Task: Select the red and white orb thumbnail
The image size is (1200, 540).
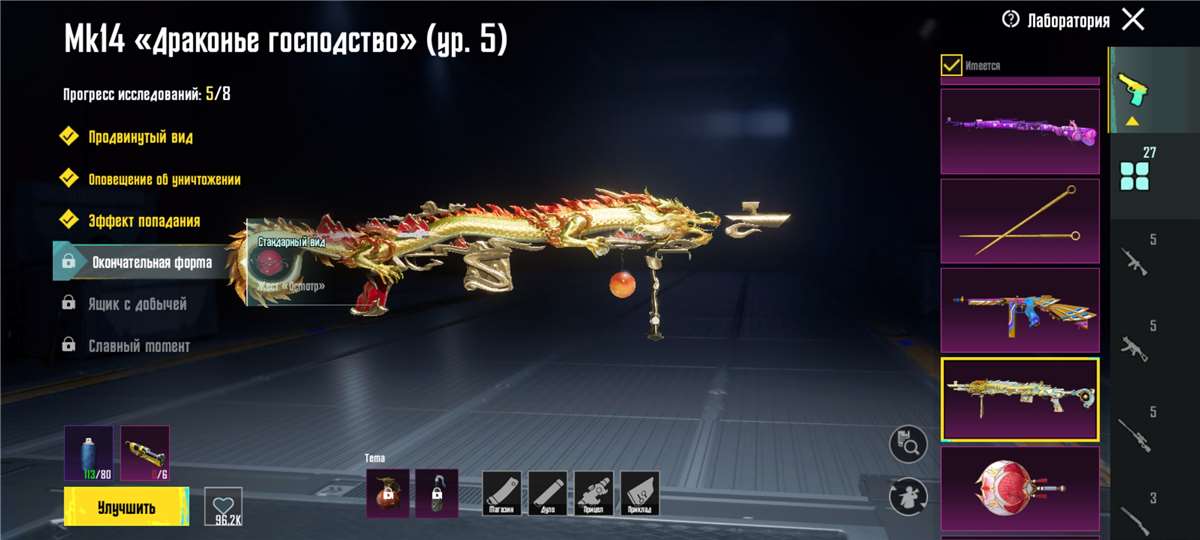Action: pyautogui.click(x=1020, y=488)
